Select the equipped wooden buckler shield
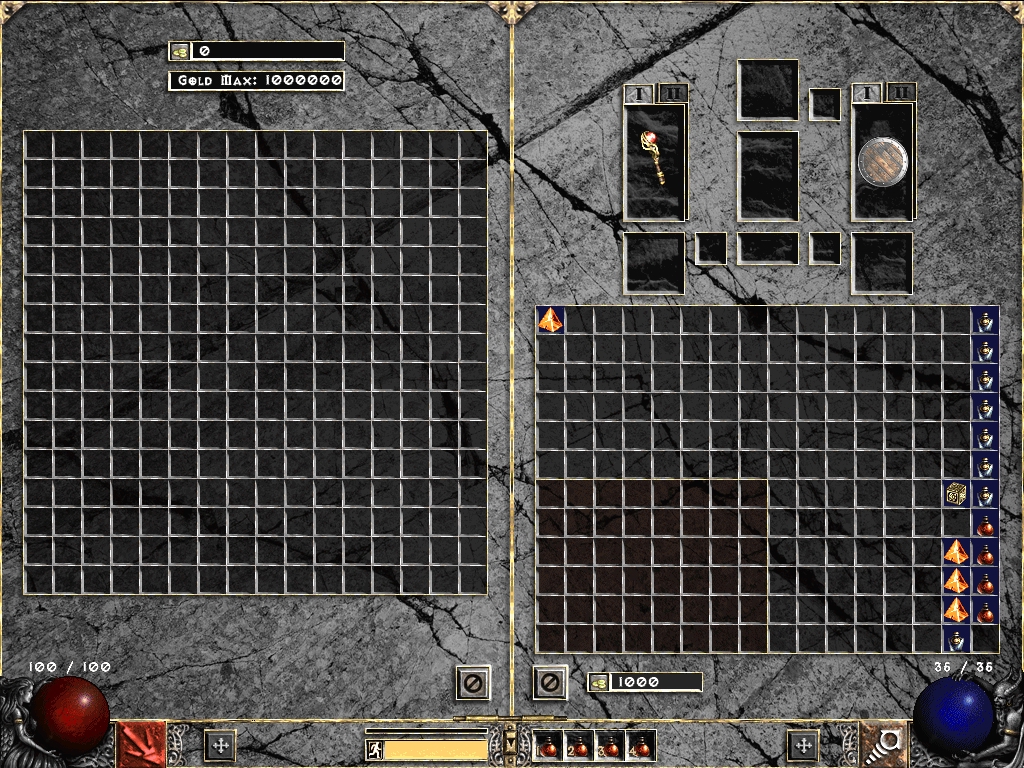 [x=882, y=162]
